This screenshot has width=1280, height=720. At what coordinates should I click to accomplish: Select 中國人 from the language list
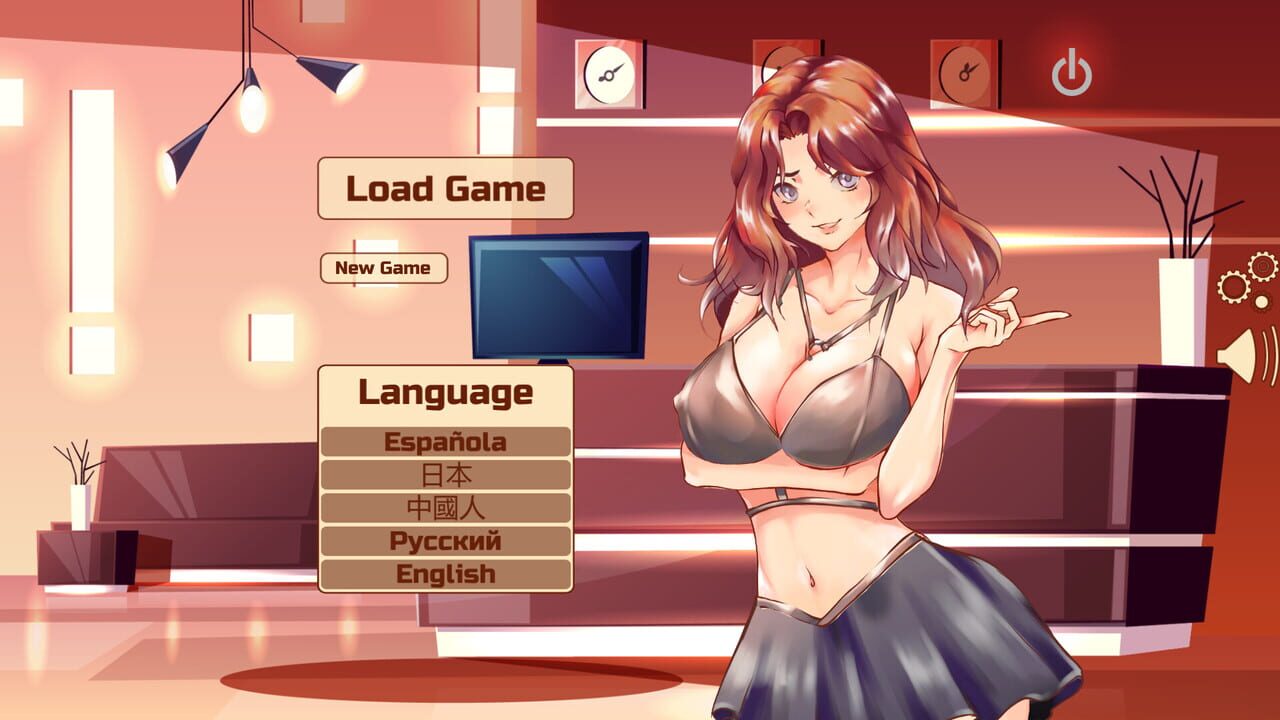[445, 507]
